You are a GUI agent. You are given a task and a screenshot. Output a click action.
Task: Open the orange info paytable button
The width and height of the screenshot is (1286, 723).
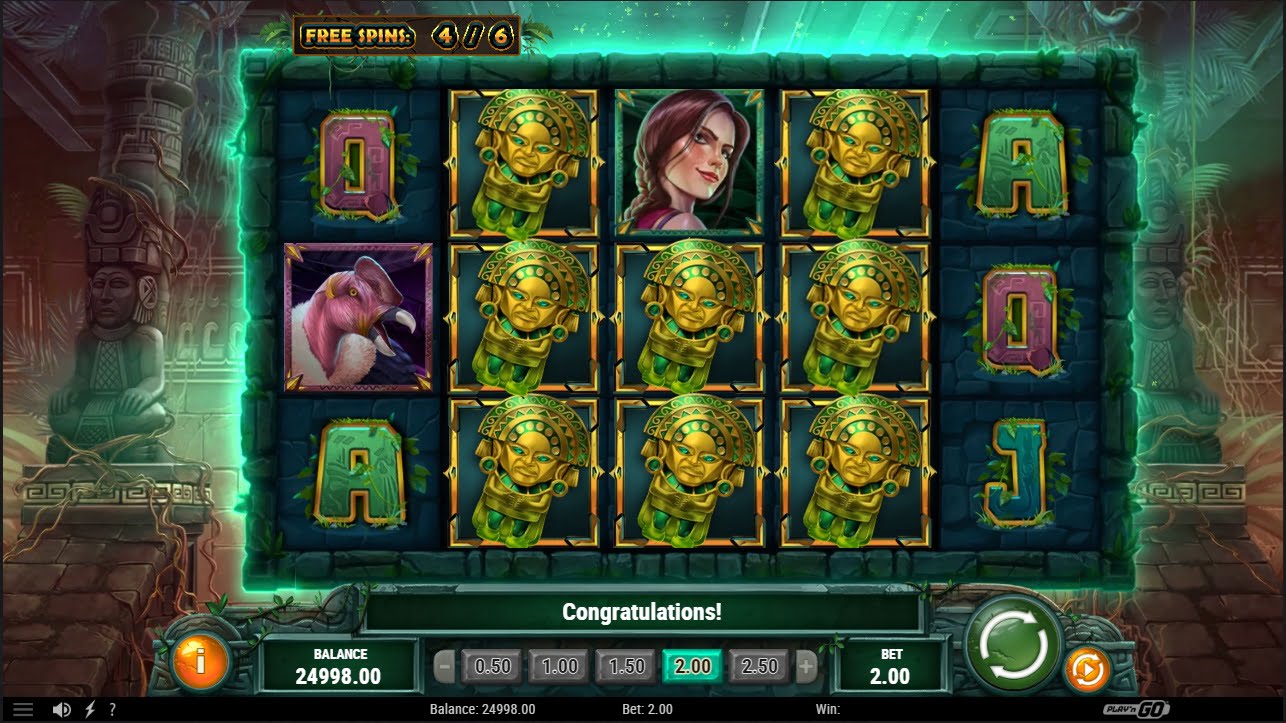click(x=200, y=660)
